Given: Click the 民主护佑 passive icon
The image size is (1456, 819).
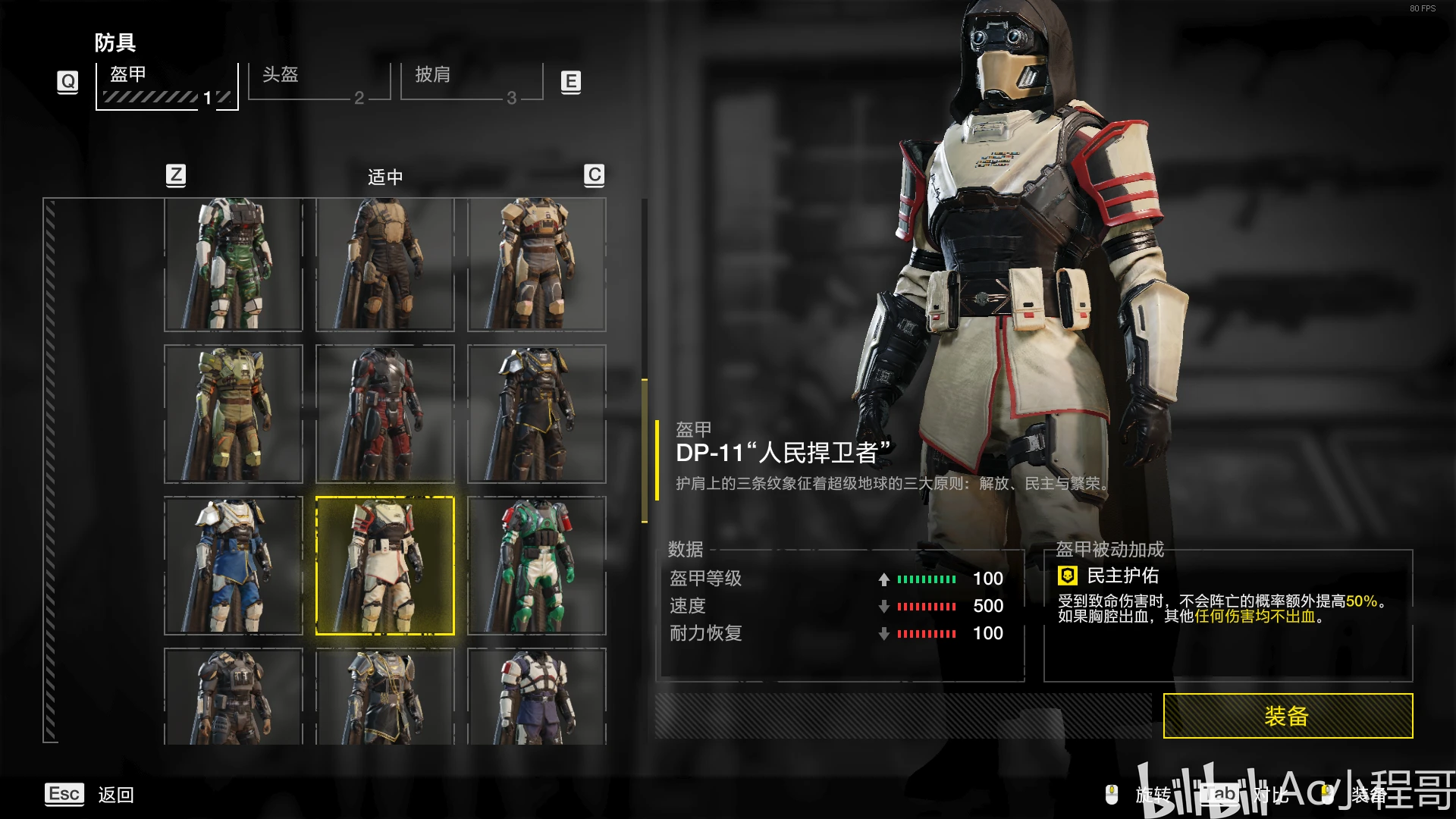Looking at the screenshot, I should pos(1068,576).
